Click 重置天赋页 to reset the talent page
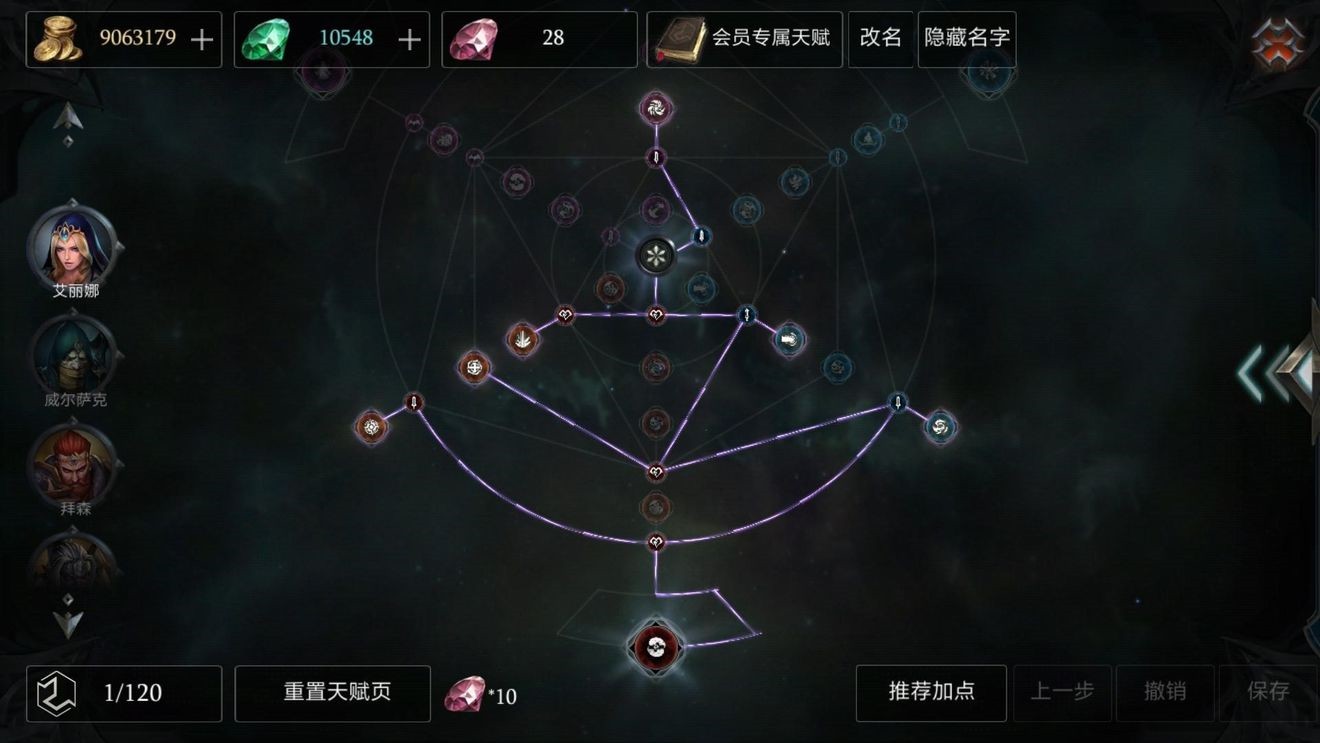1320x743 pixels. point(332,693)
